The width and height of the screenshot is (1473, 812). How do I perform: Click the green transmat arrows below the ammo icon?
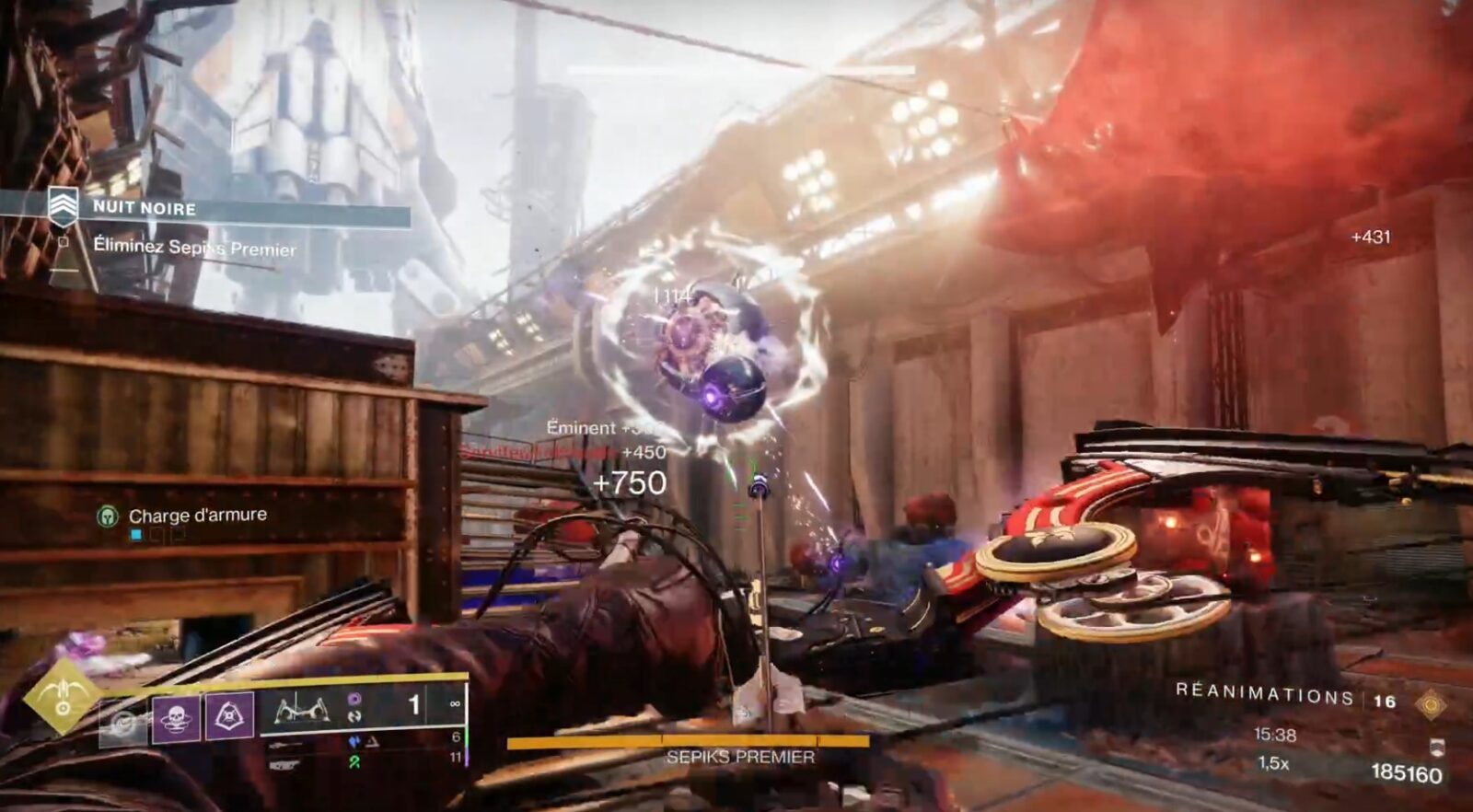click(x=357, y=760)
